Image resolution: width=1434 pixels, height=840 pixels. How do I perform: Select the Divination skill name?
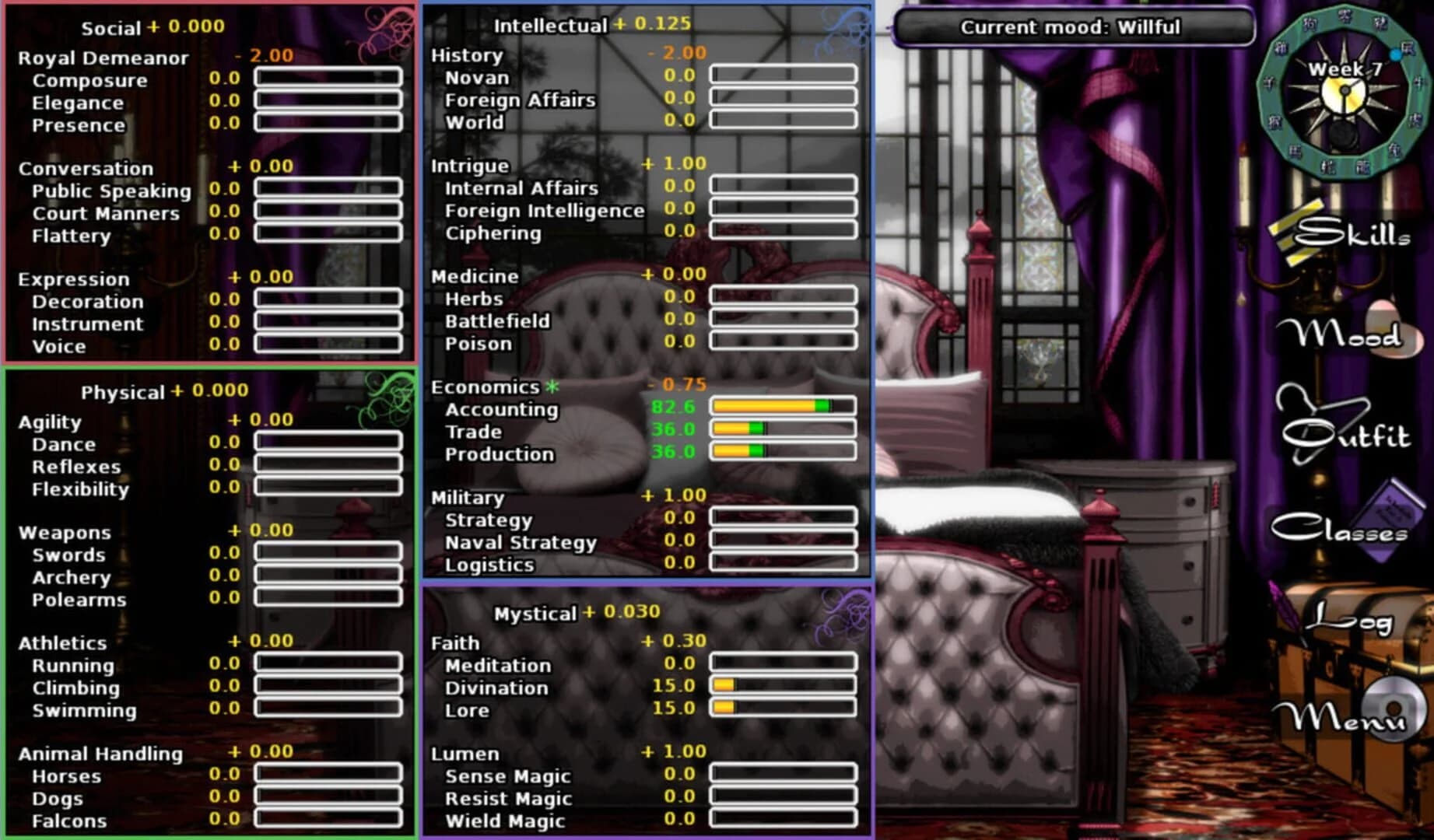click(498, 688)
